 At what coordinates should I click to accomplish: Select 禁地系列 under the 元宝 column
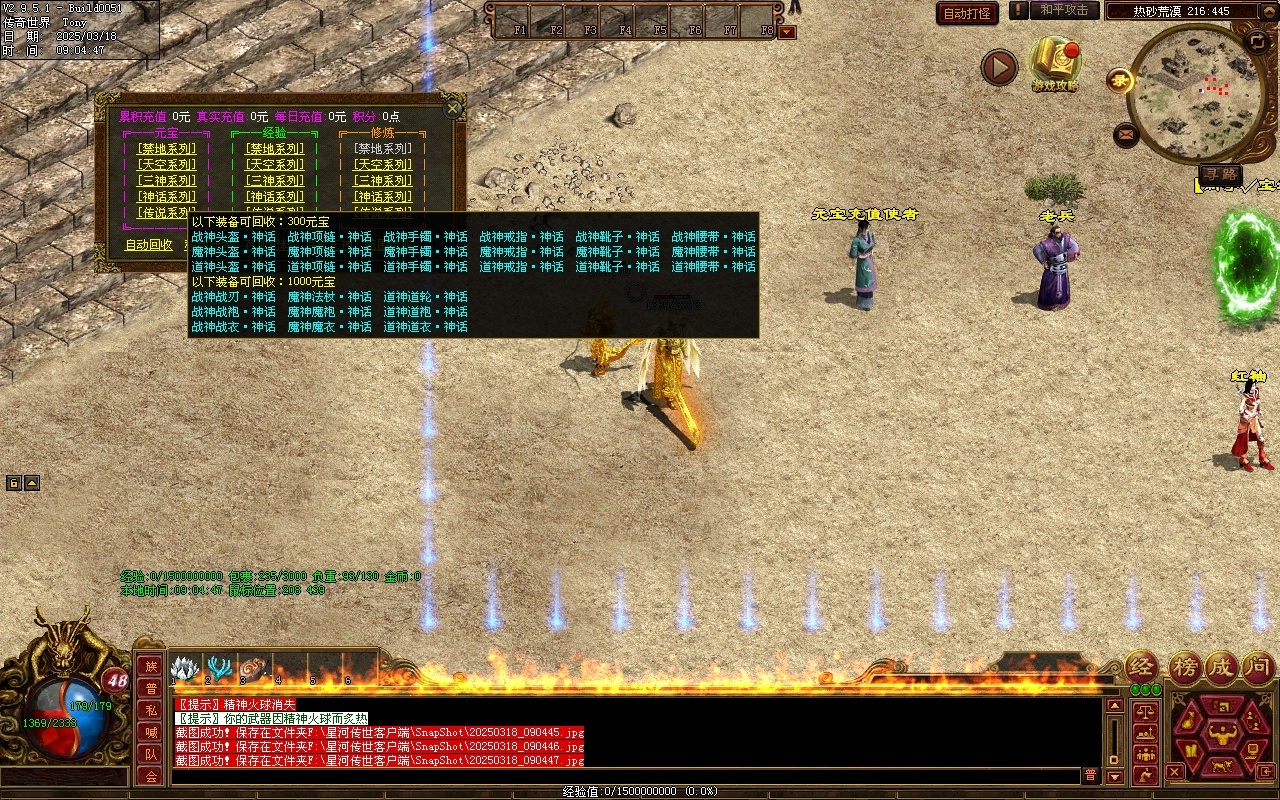(x=167, y=149)
